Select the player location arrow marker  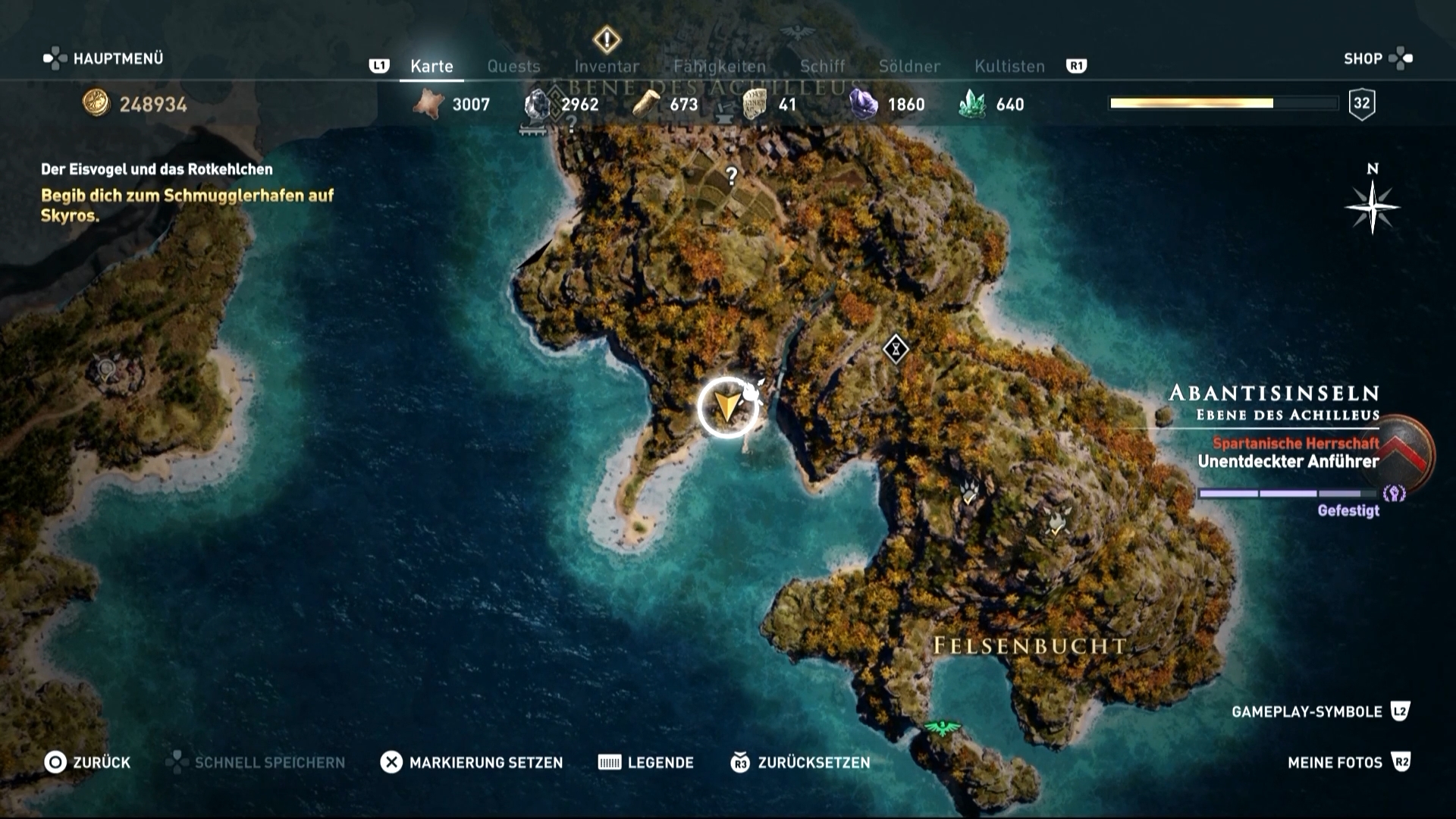727,407
